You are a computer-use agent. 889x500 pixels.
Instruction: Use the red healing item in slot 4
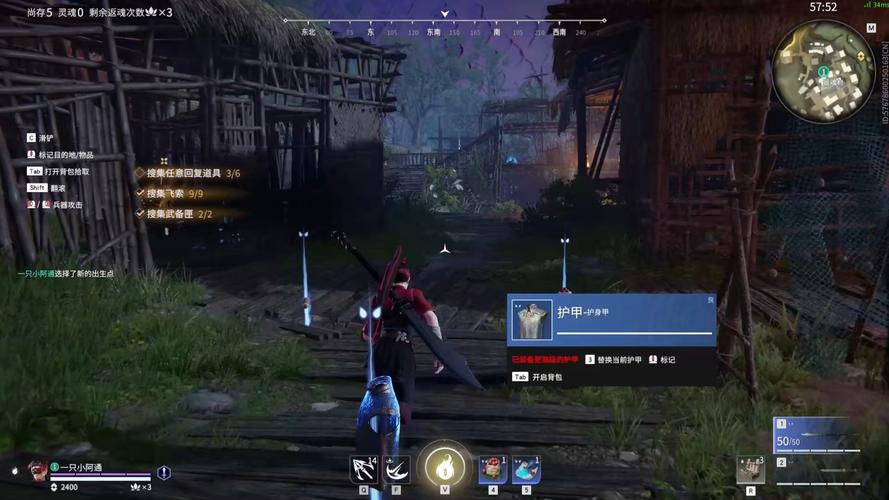[x=493, y=469]
